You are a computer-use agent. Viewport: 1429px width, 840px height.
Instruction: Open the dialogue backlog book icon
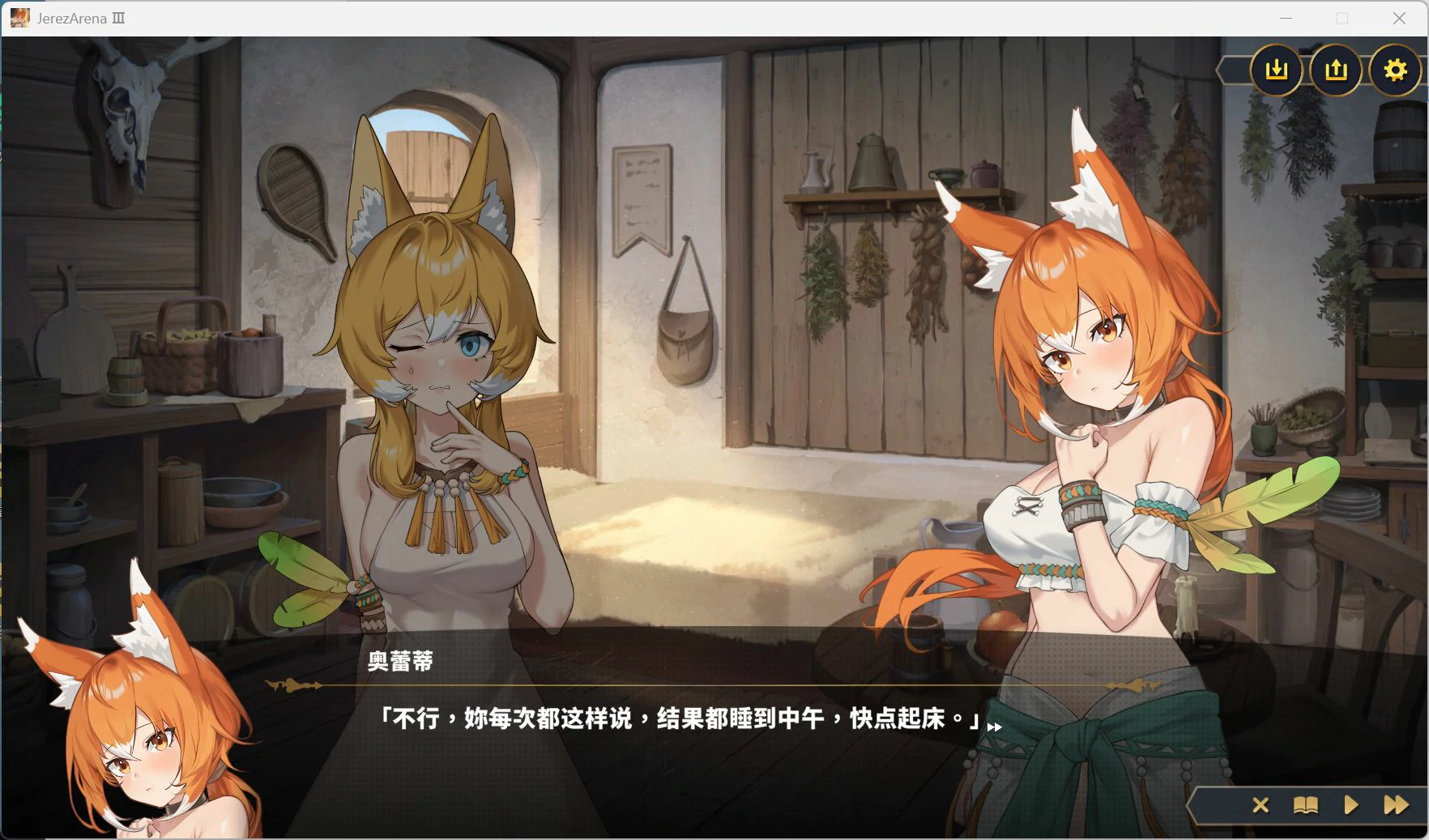pos(1305,805)
